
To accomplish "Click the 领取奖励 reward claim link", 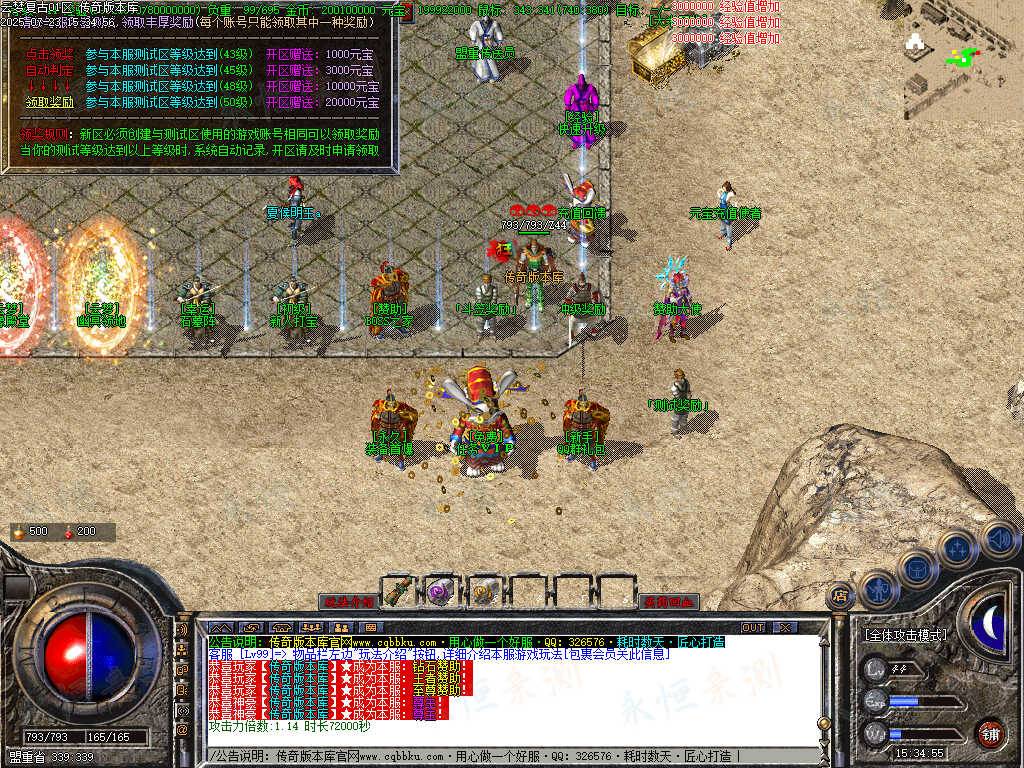I will coord(50,102).
